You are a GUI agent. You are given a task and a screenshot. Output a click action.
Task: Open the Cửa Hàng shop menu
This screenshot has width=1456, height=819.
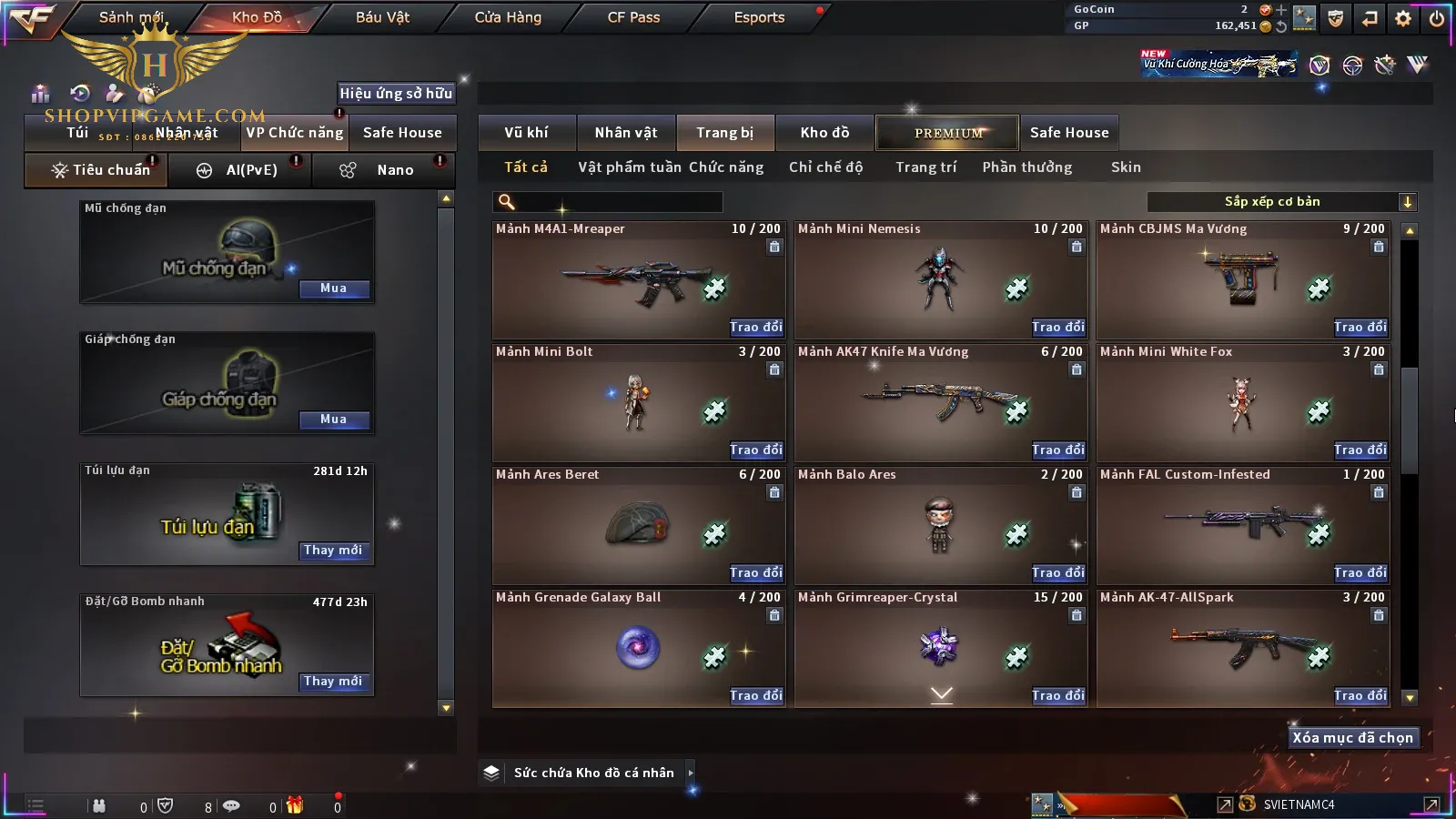pyautogui.click(x=508, y=17)
